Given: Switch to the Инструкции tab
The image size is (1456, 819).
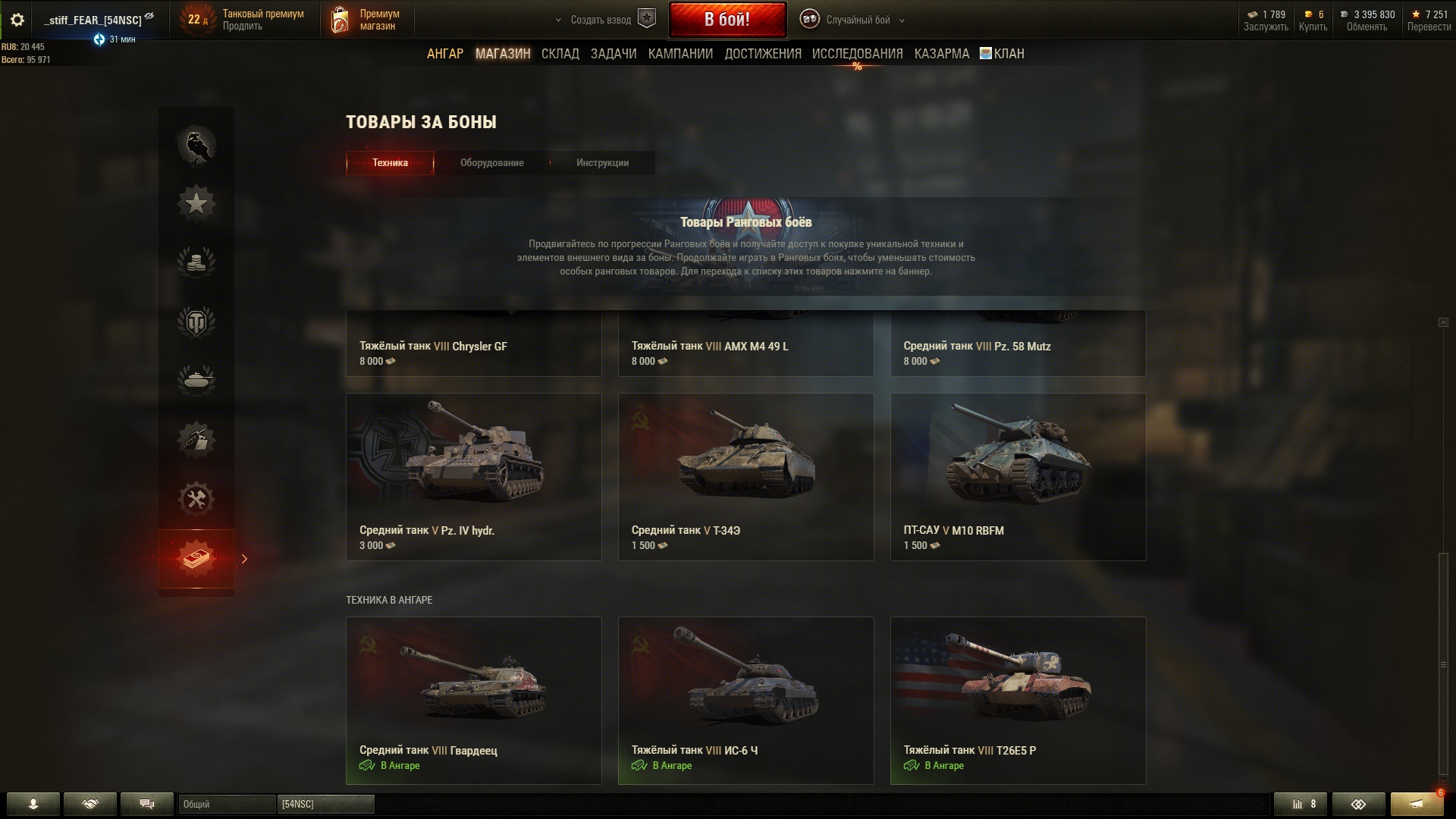Looking at the screenshot, I should [x=602, y=163].
